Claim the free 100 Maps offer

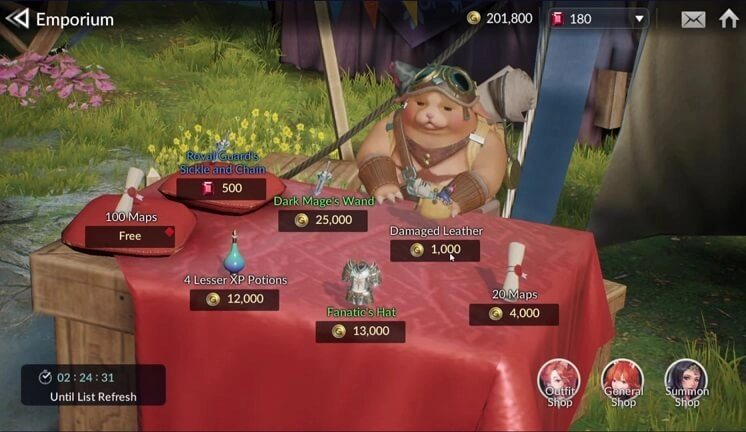tap(130, 237)
